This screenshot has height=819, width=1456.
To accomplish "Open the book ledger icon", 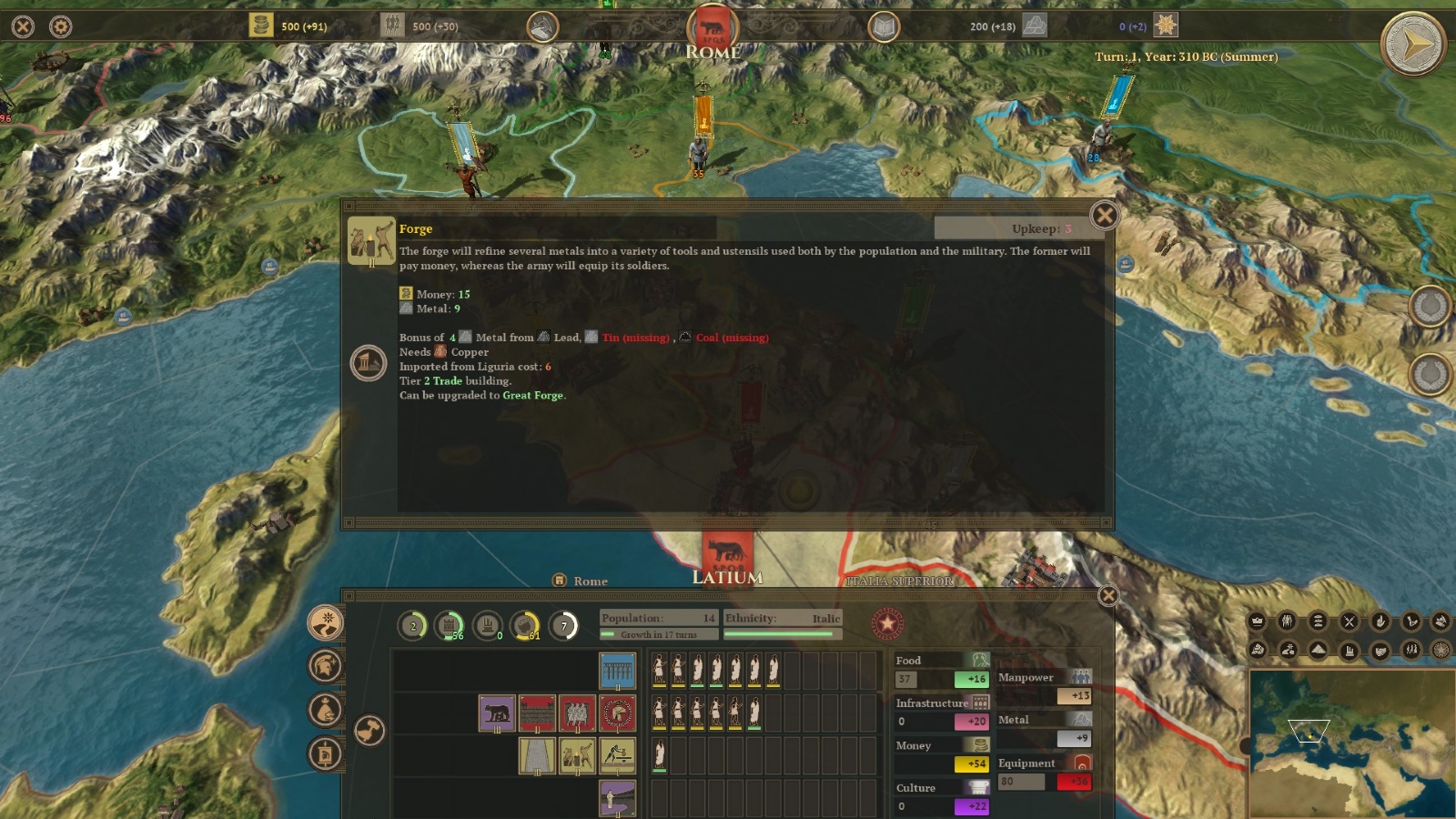I will pos(883,27).
